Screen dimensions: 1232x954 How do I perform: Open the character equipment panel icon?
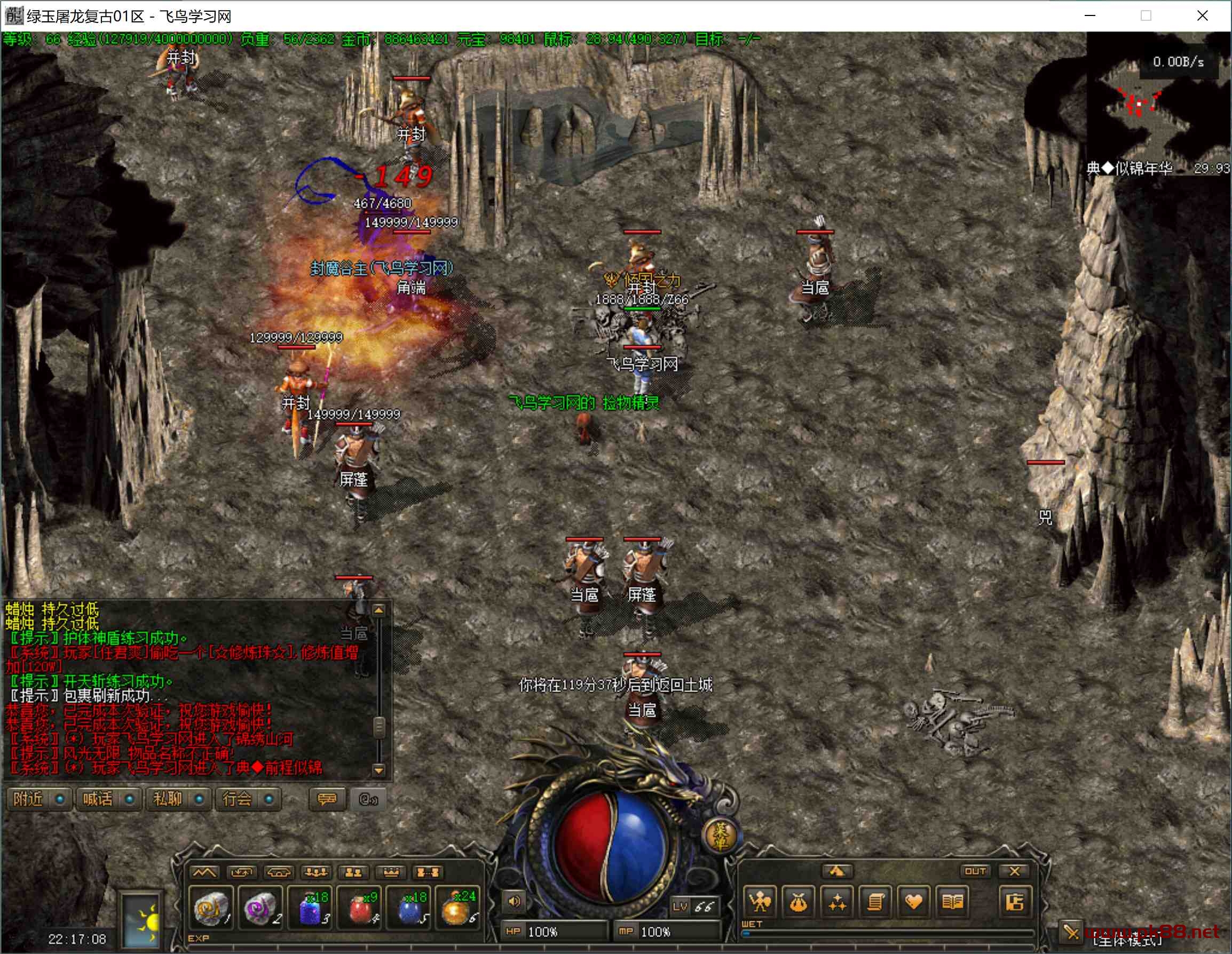760,902
